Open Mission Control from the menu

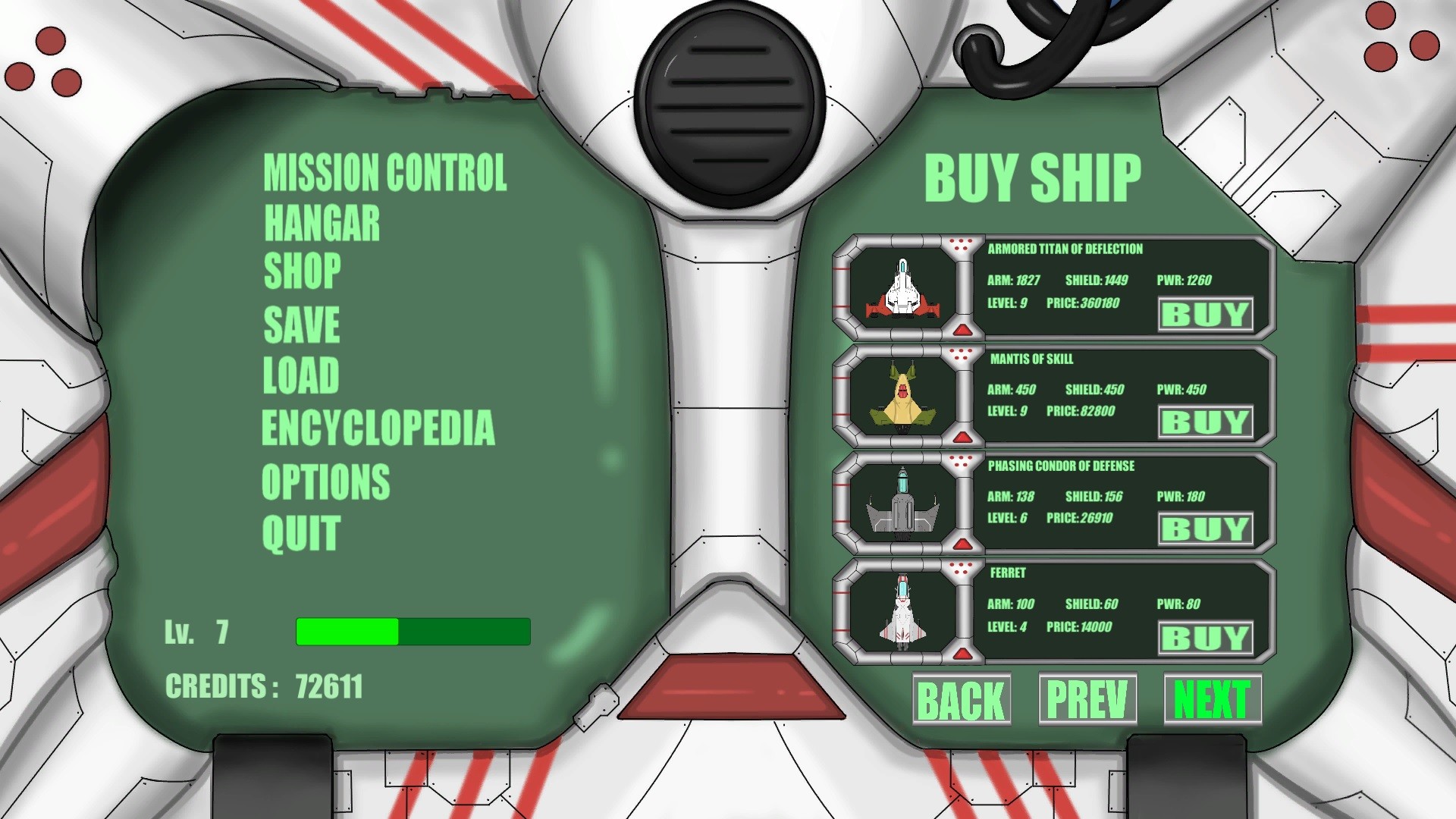click(384, 171)
